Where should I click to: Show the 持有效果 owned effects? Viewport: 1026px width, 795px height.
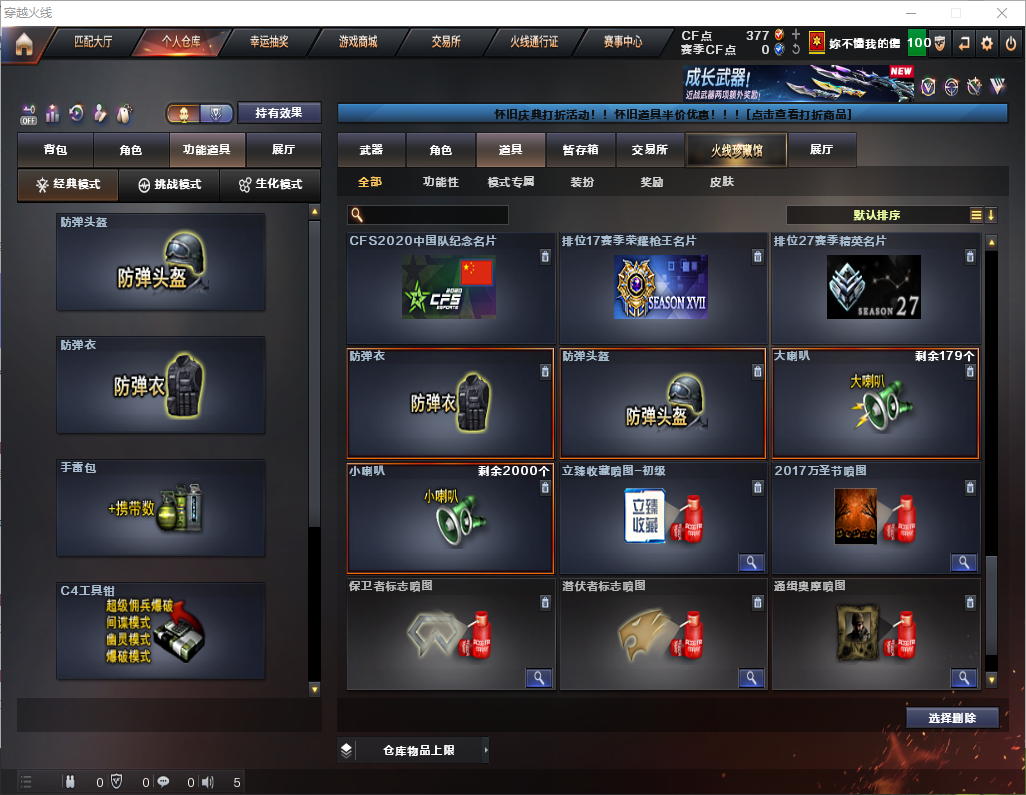point(279,113)
